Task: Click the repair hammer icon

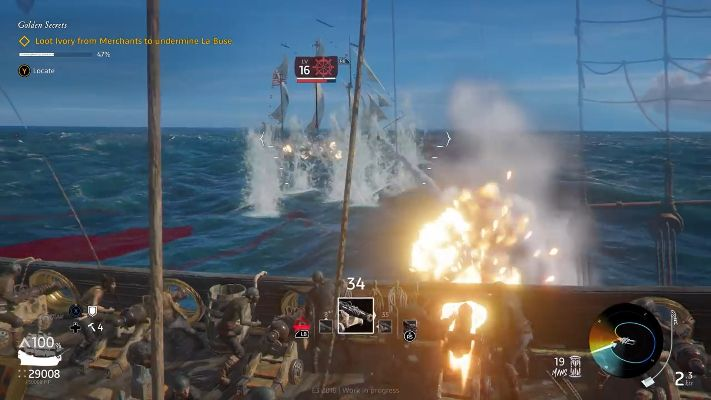Action: (x=90, y=327)
